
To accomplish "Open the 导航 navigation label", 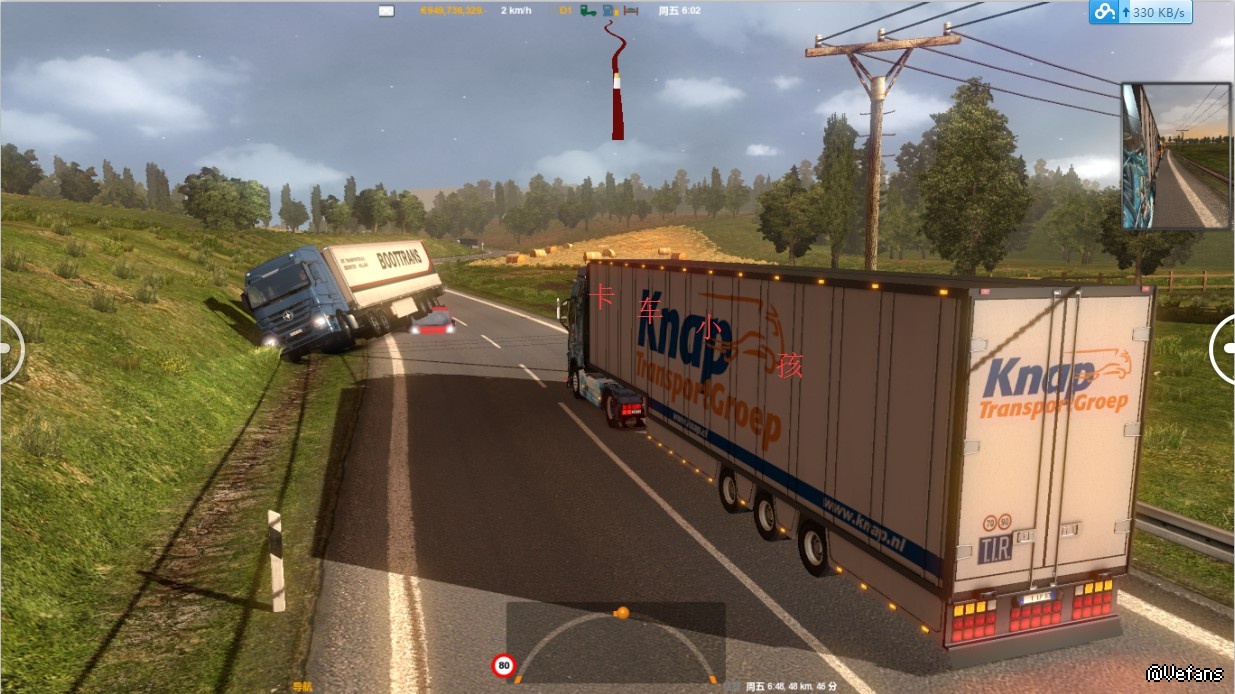I will click(x=301, y=687).
